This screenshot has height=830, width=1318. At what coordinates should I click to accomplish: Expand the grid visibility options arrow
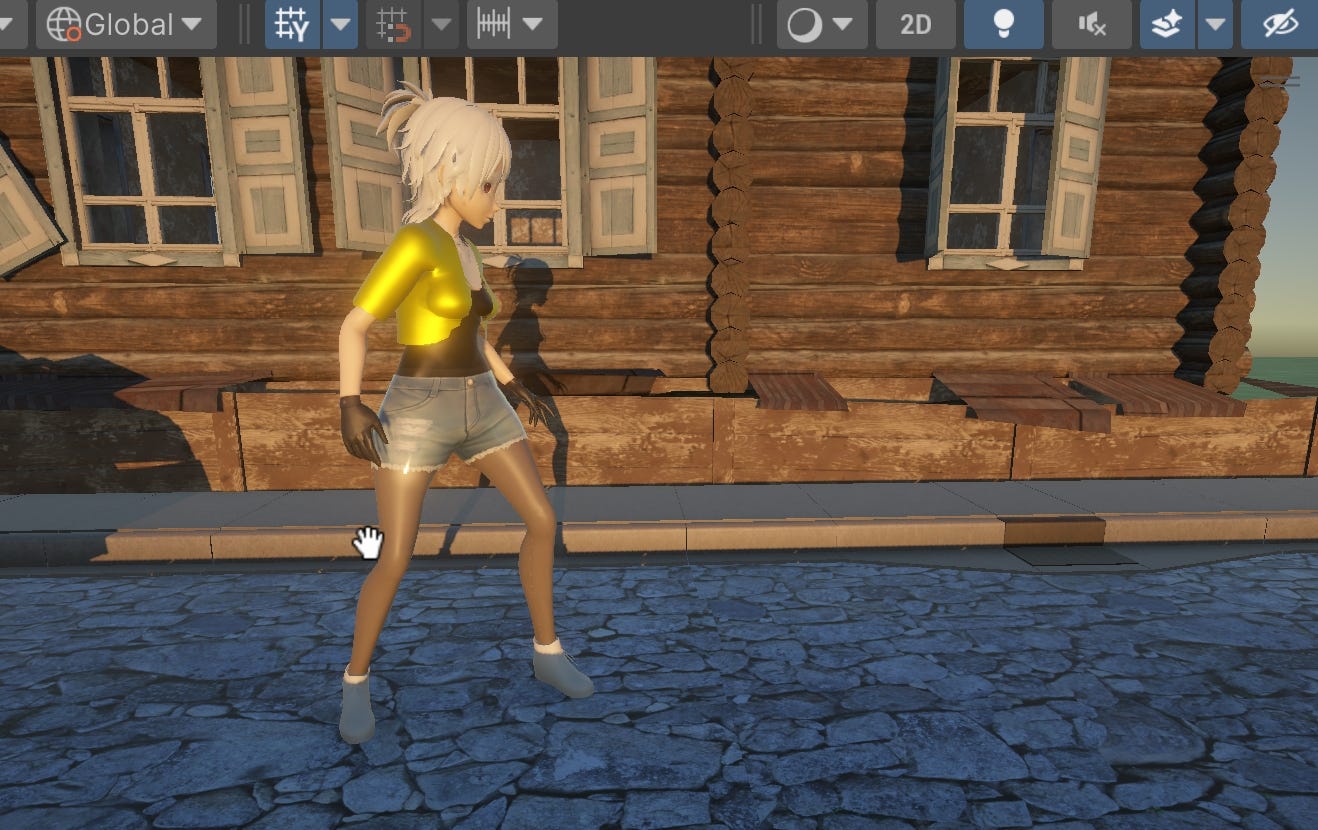coord(340,24)
